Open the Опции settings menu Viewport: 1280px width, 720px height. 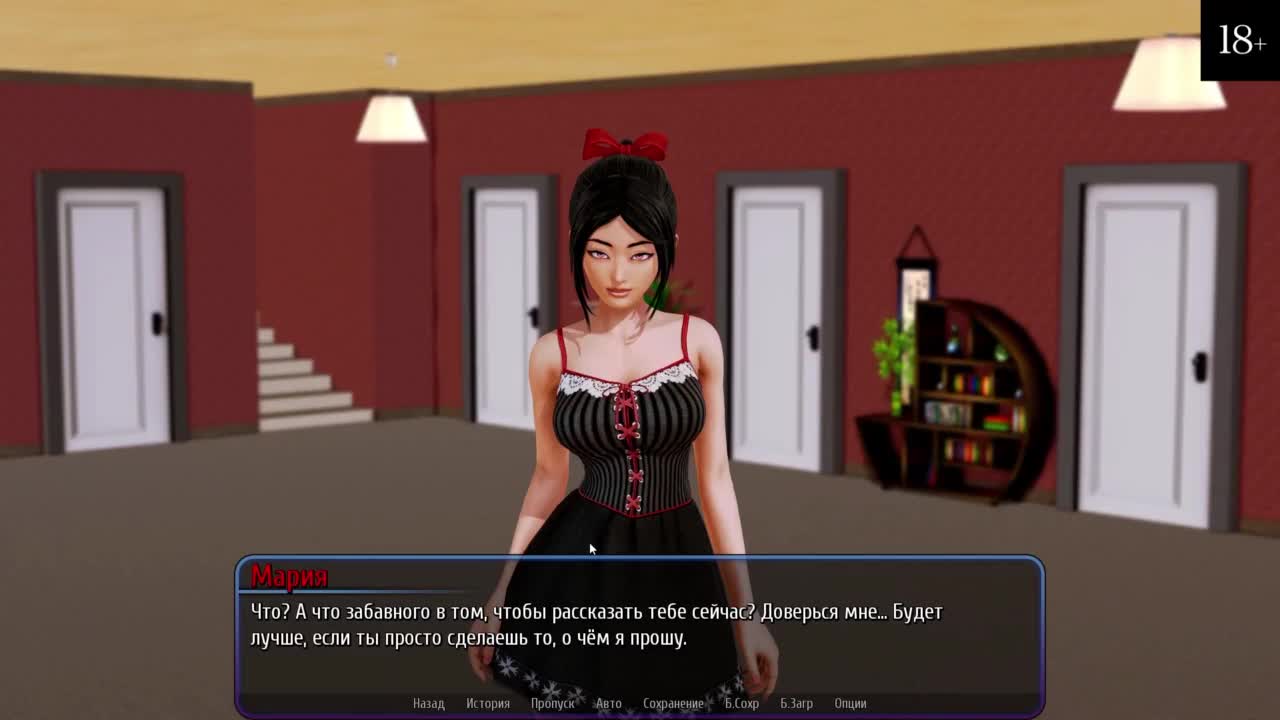(850, 703)
